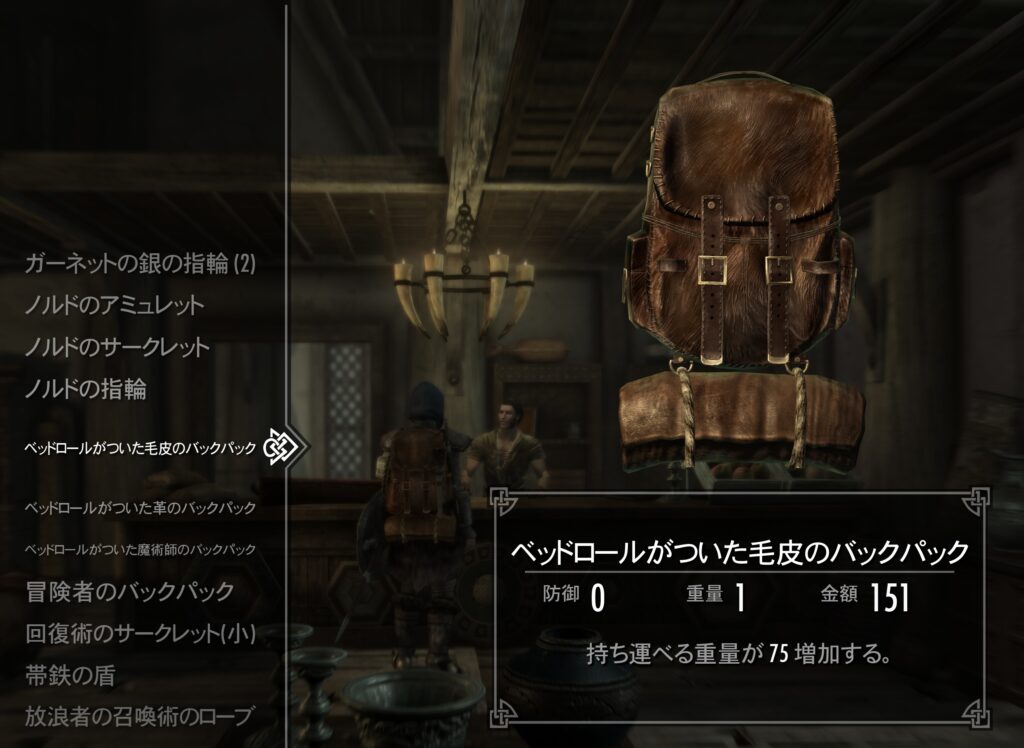Click the highlighted ベッドロールがついた毛皮のバックパック row
Viewport: 1024px width, 748px height.
[x=141, y=448]
